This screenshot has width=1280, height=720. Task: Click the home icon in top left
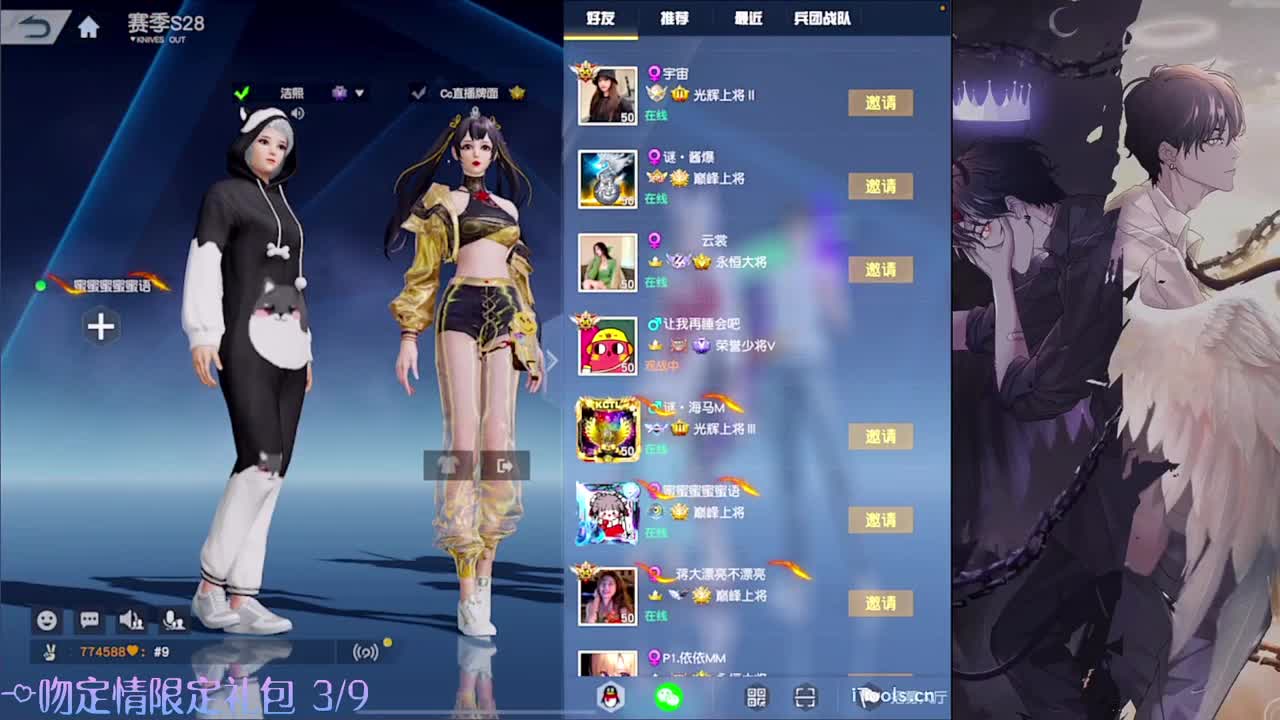point(86,28)
